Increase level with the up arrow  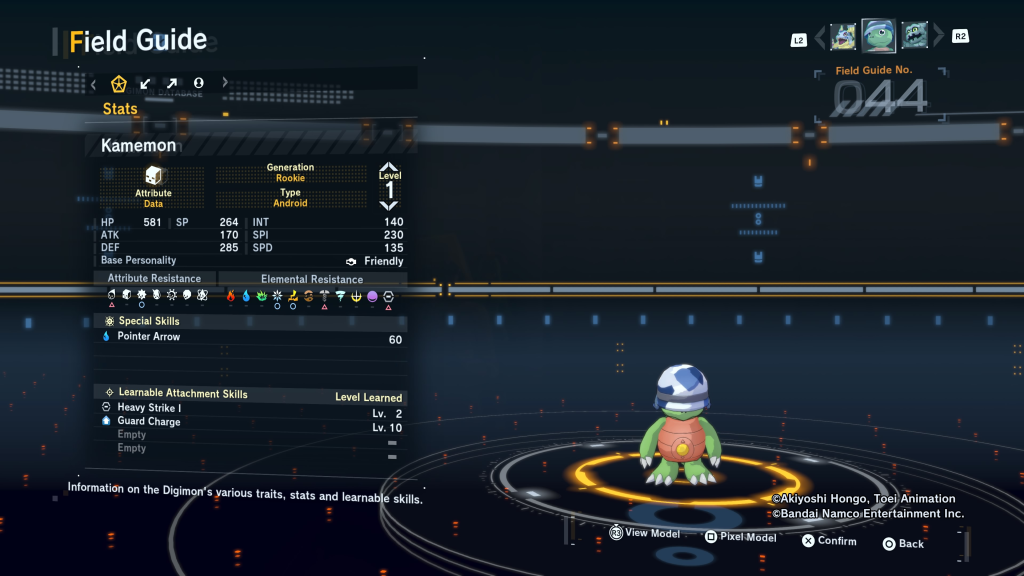coord(389,168)
